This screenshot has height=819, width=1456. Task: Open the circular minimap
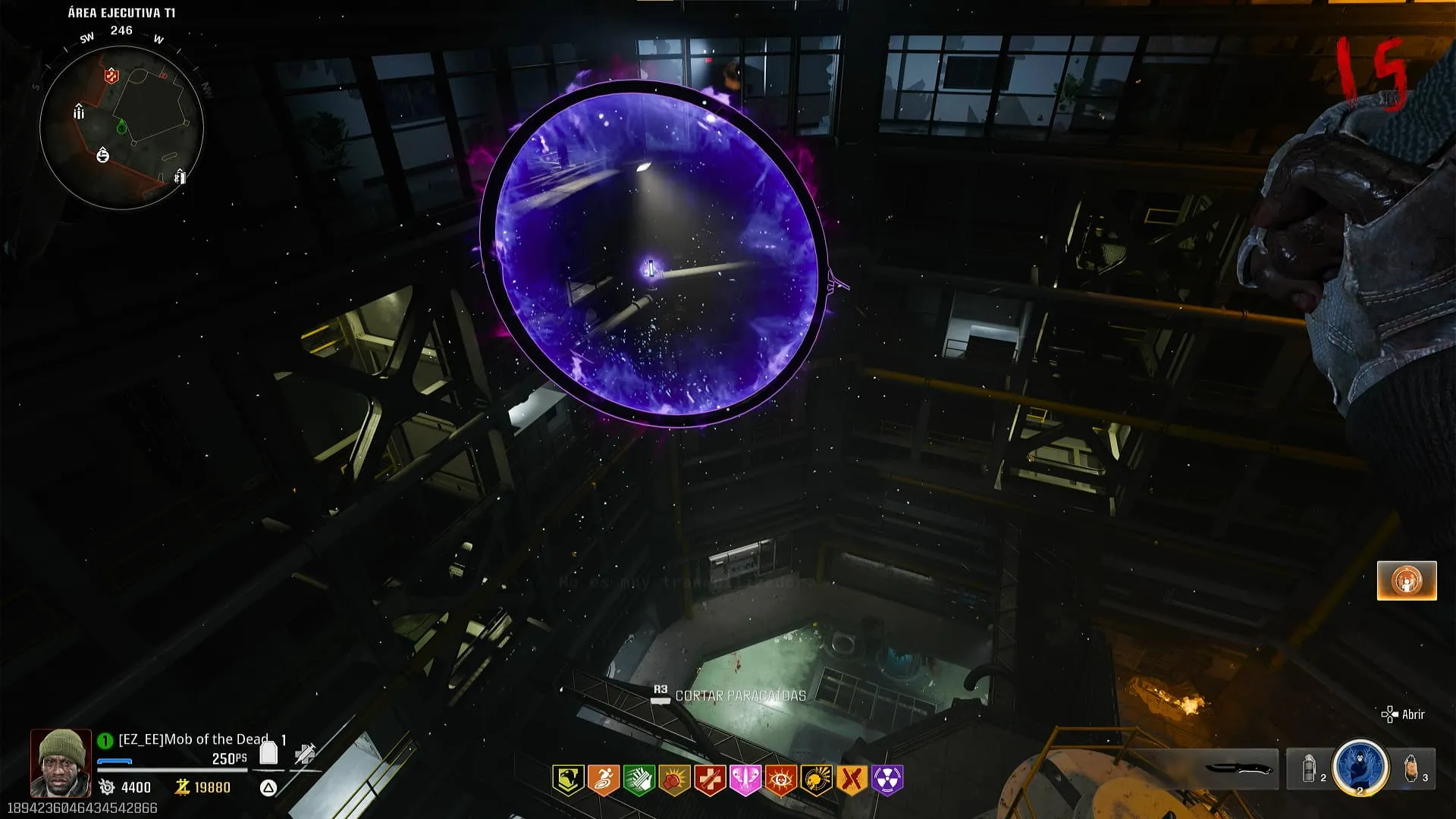click(x=121, y=127)
